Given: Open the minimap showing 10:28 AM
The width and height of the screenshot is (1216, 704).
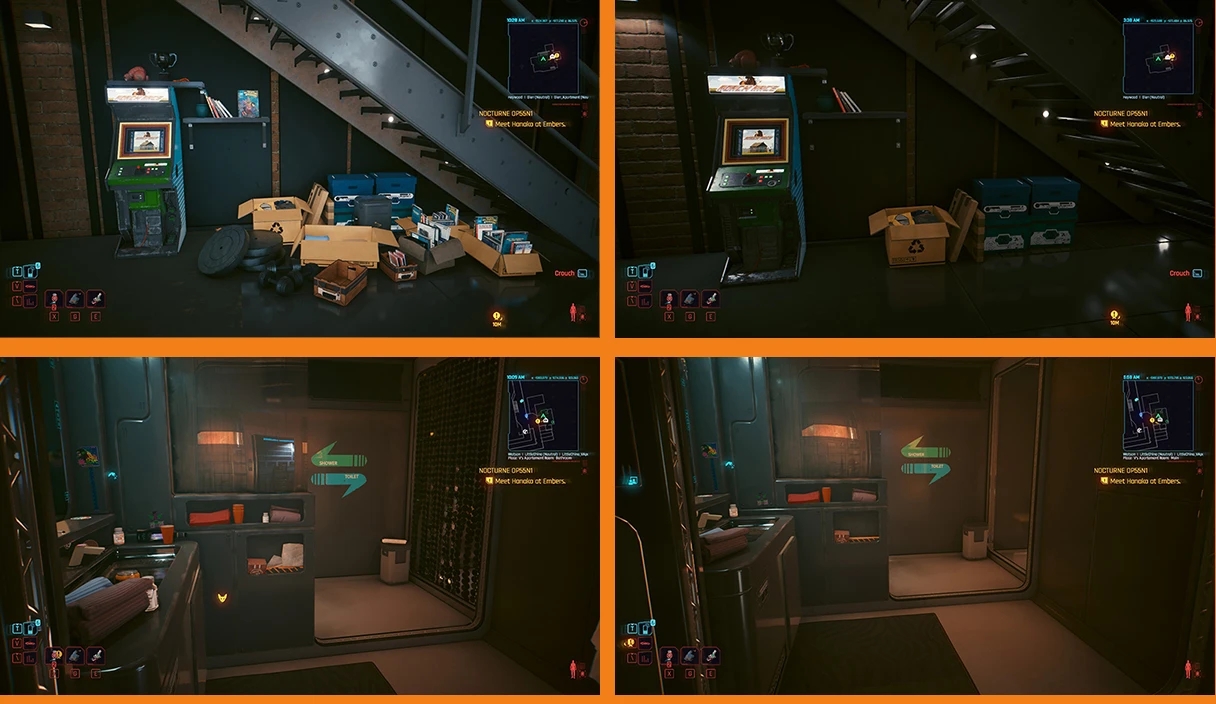Looking at the screenshot, I should point(543,59).
